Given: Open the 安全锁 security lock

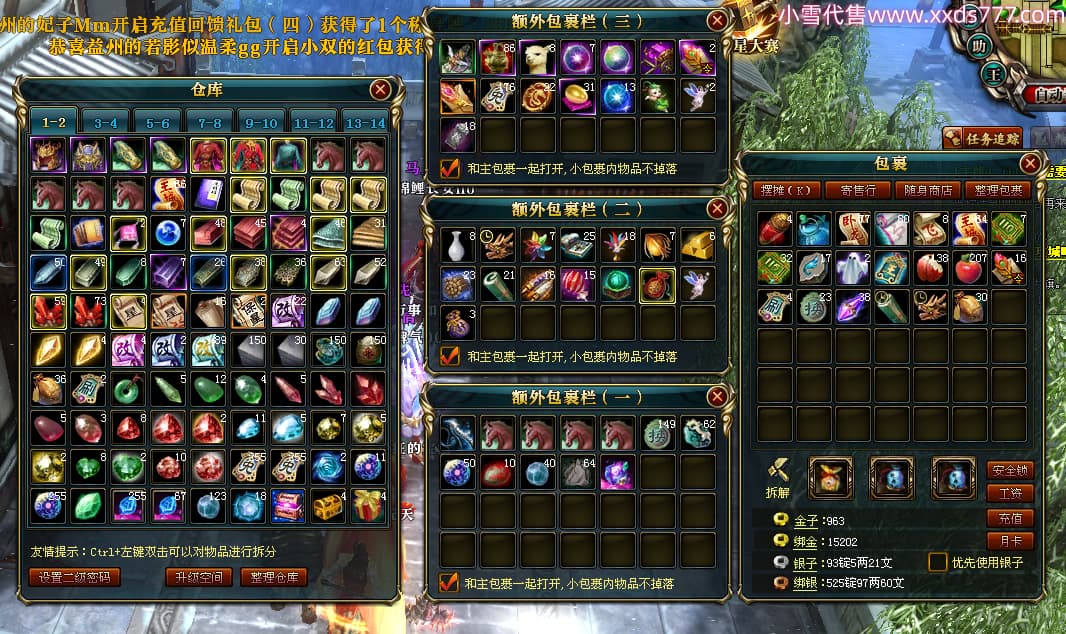Looking at the screenshot, I should [x=1010, y=469].
